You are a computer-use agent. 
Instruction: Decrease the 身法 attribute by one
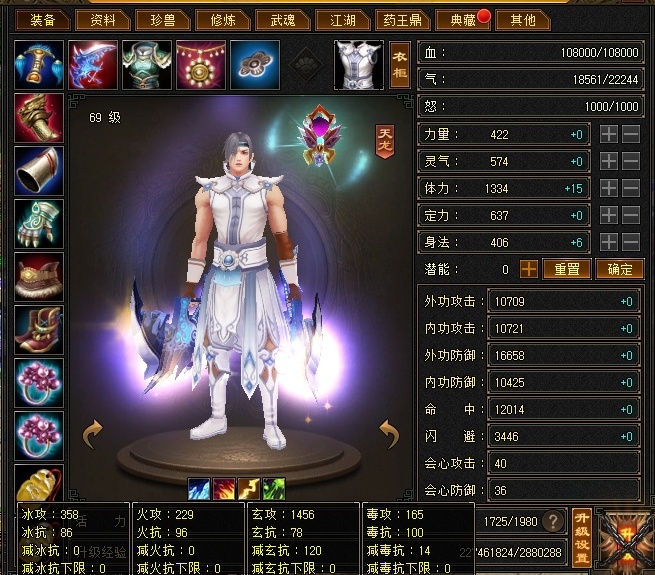point(631,242)
